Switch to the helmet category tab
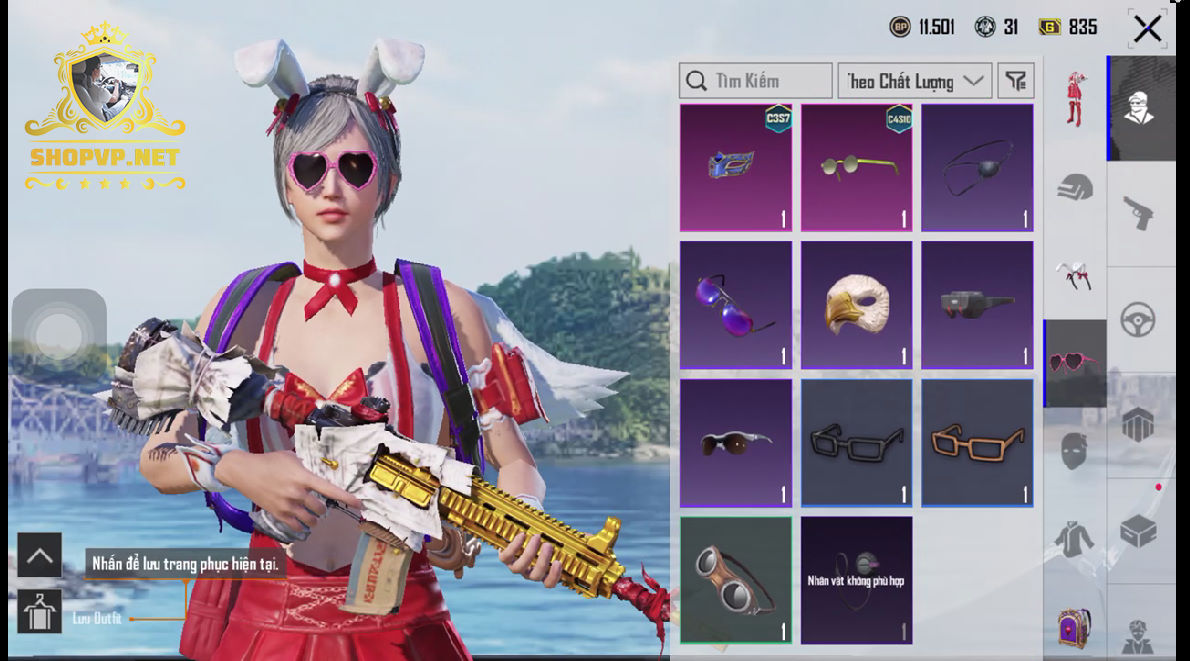 click(1075, 187)
